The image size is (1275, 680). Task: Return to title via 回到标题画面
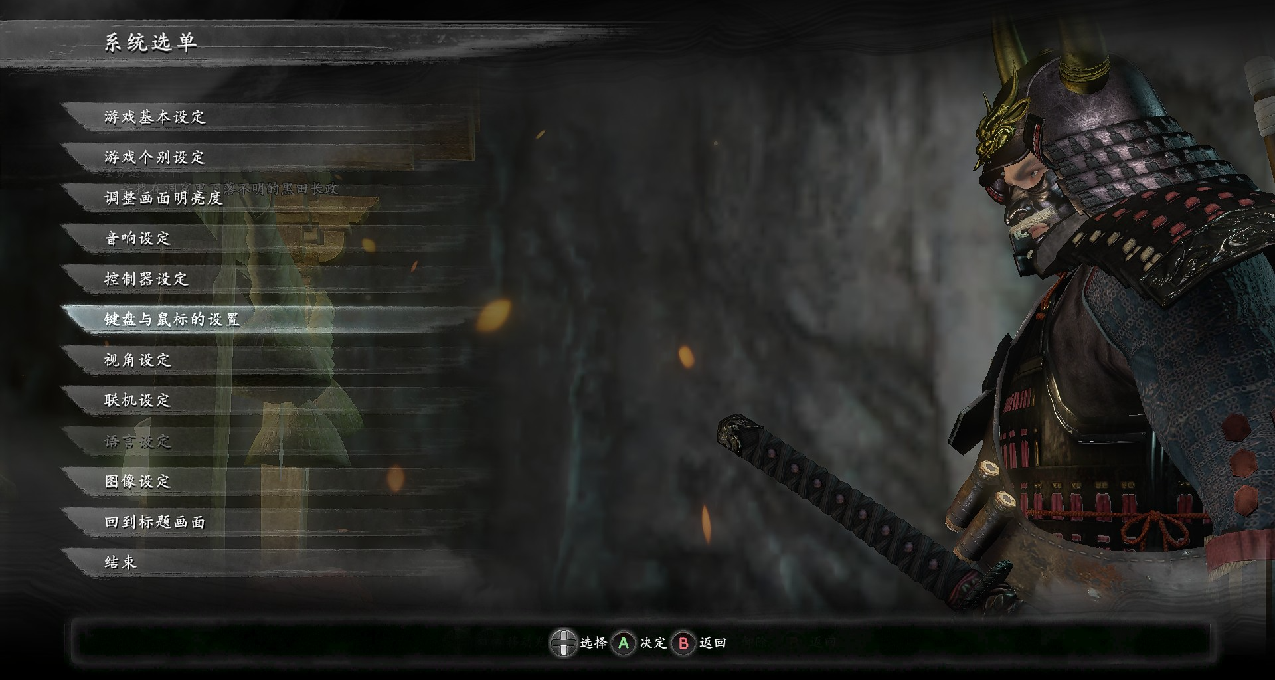coord(155,522)
